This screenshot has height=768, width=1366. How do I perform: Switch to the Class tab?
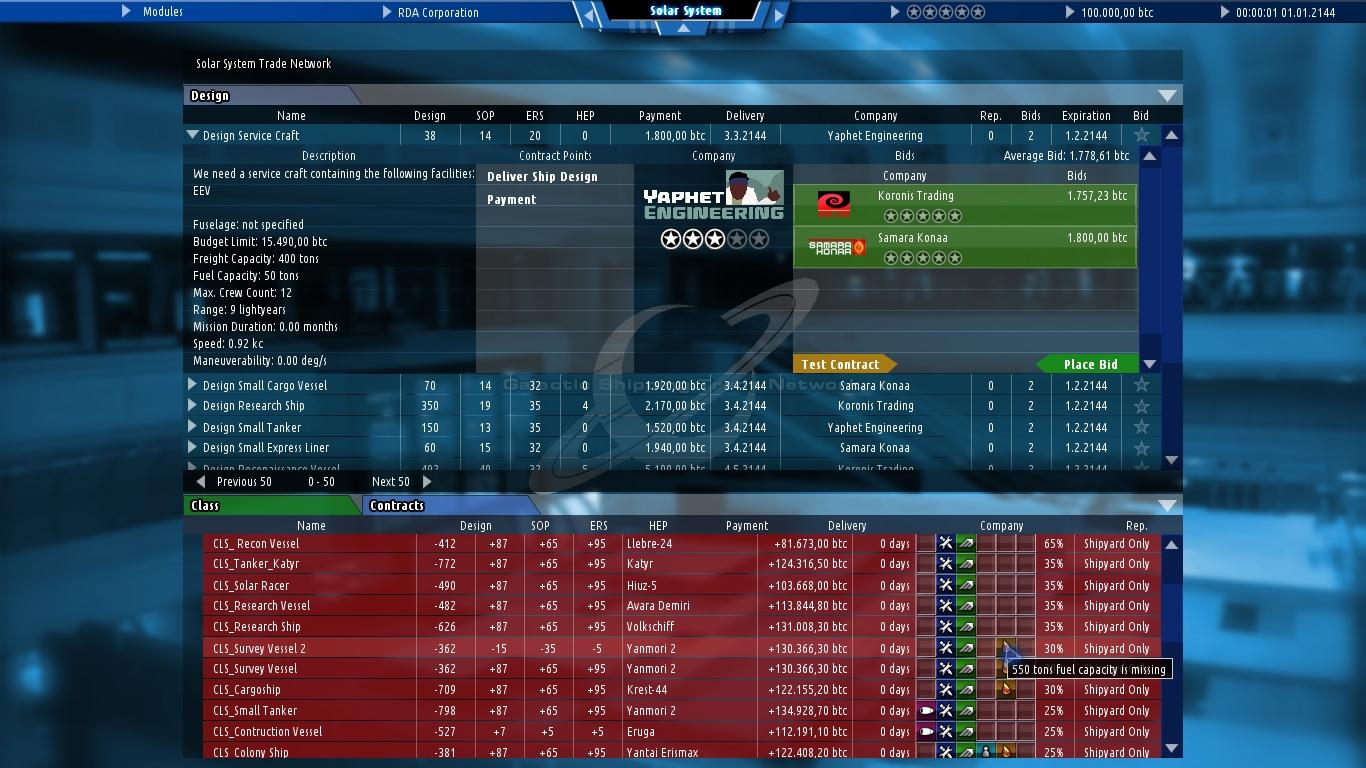[207, 505]
